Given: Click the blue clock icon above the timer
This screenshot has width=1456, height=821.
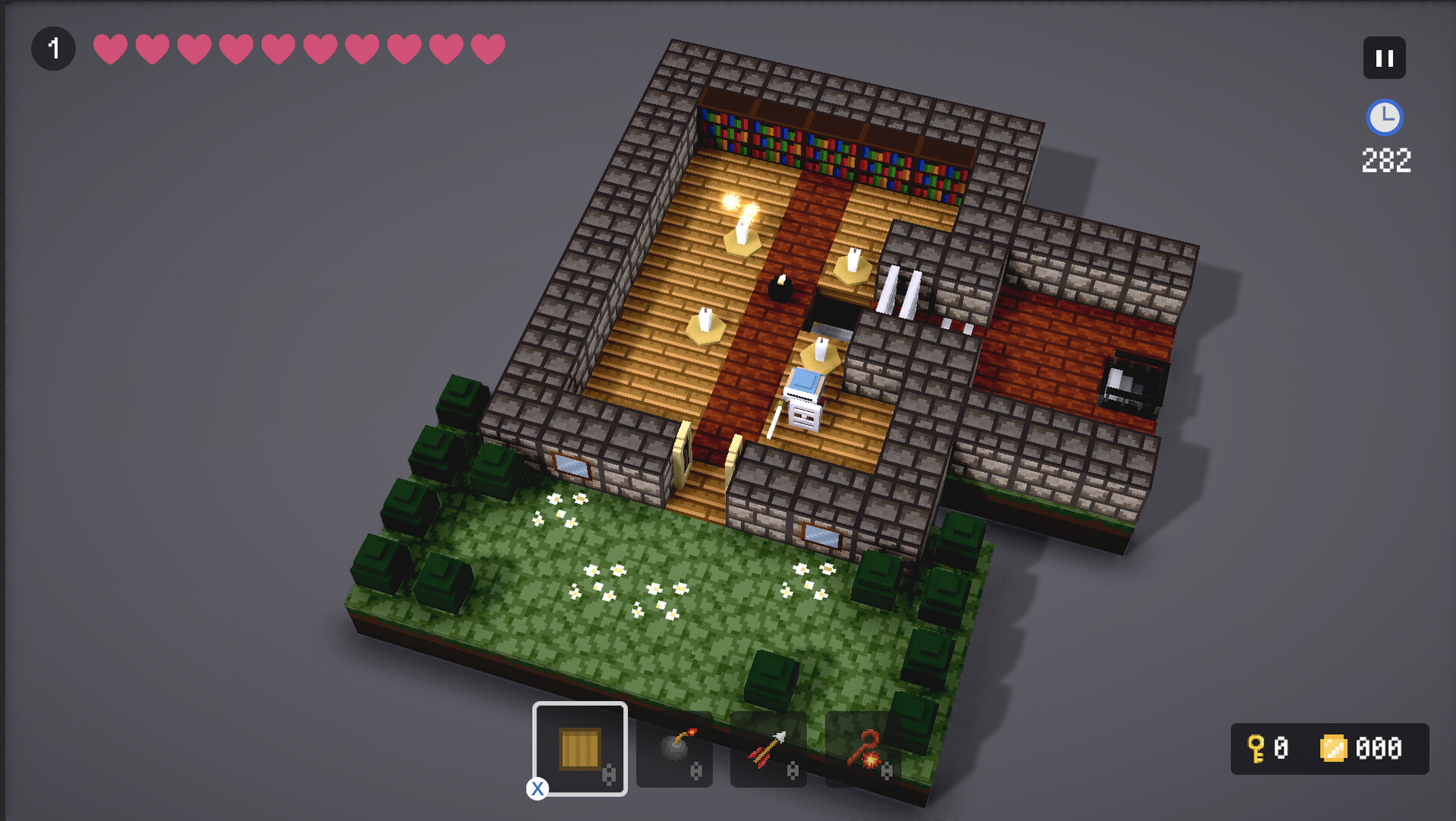Looking at the screenshot, I should 1385,118.
